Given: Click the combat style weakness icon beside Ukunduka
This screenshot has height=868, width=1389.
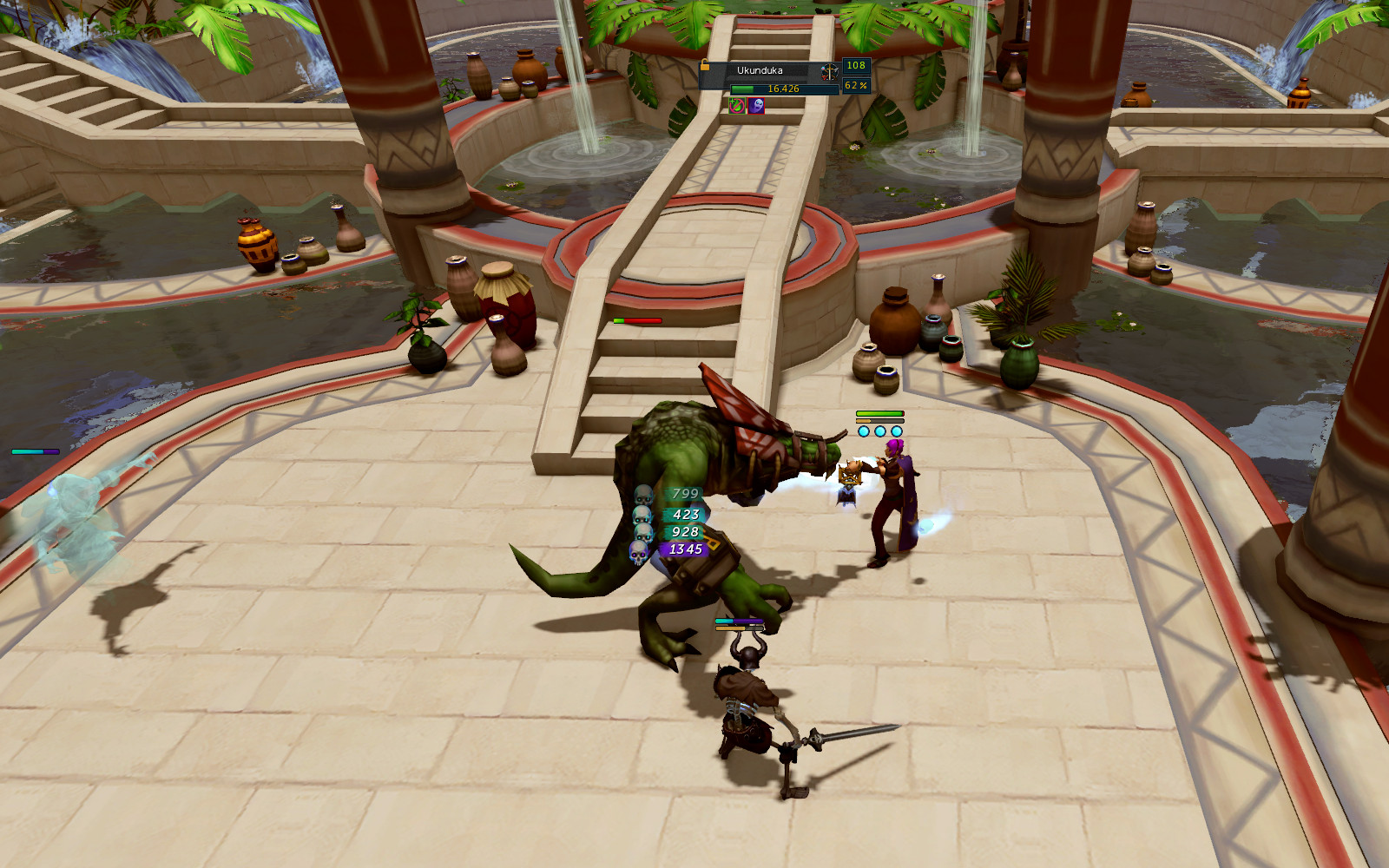Looking at the screenshot, I should [829, 71].
